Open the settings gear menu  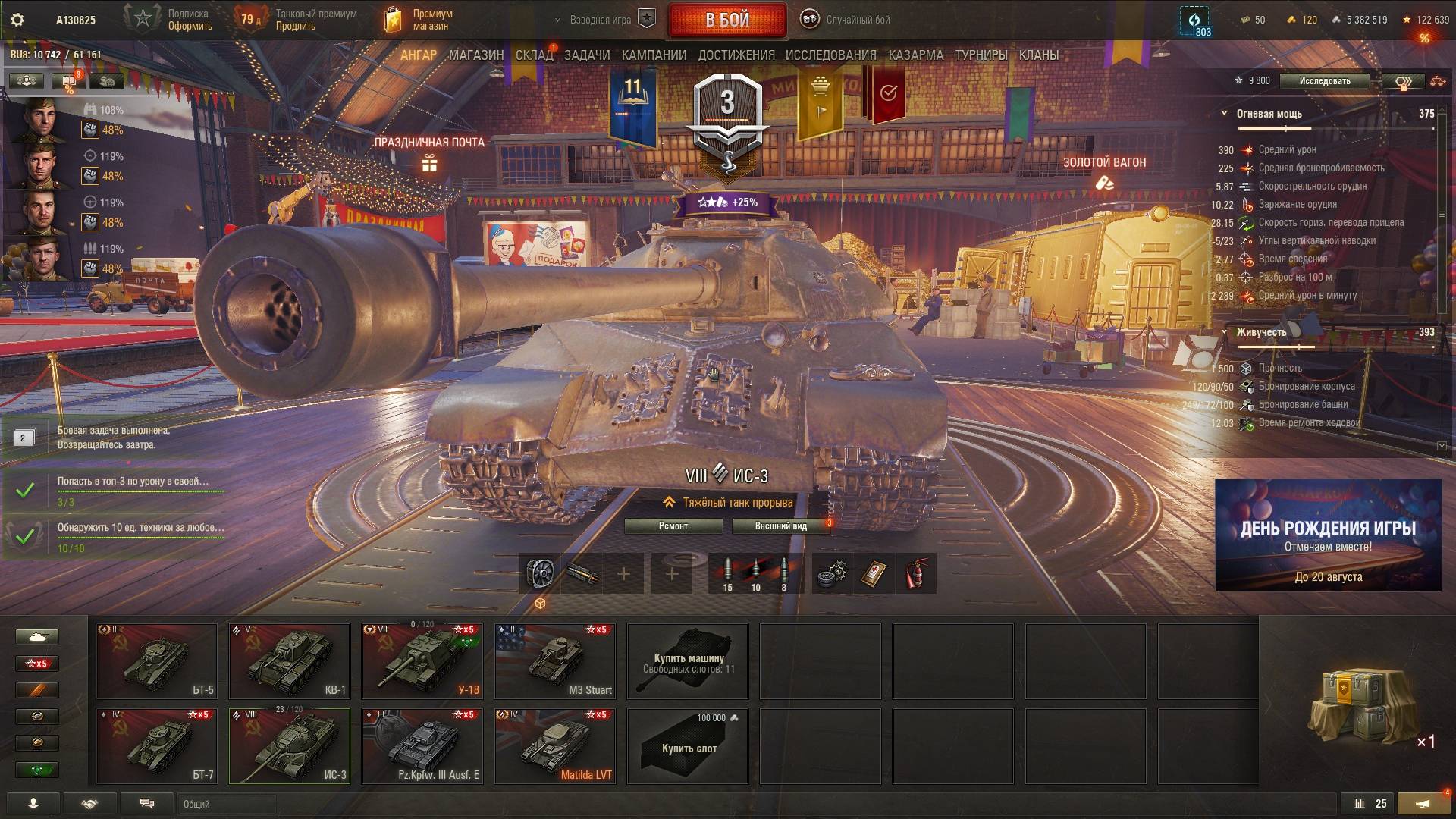(x=17, y=20)
